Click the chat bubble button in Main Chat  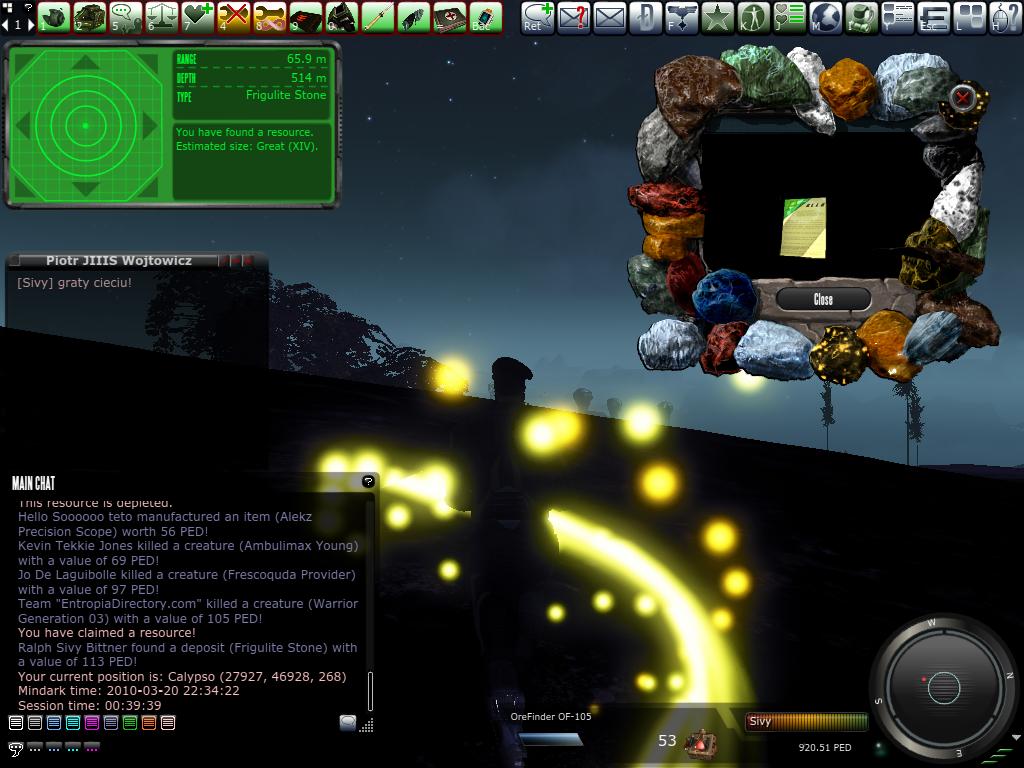347,722
